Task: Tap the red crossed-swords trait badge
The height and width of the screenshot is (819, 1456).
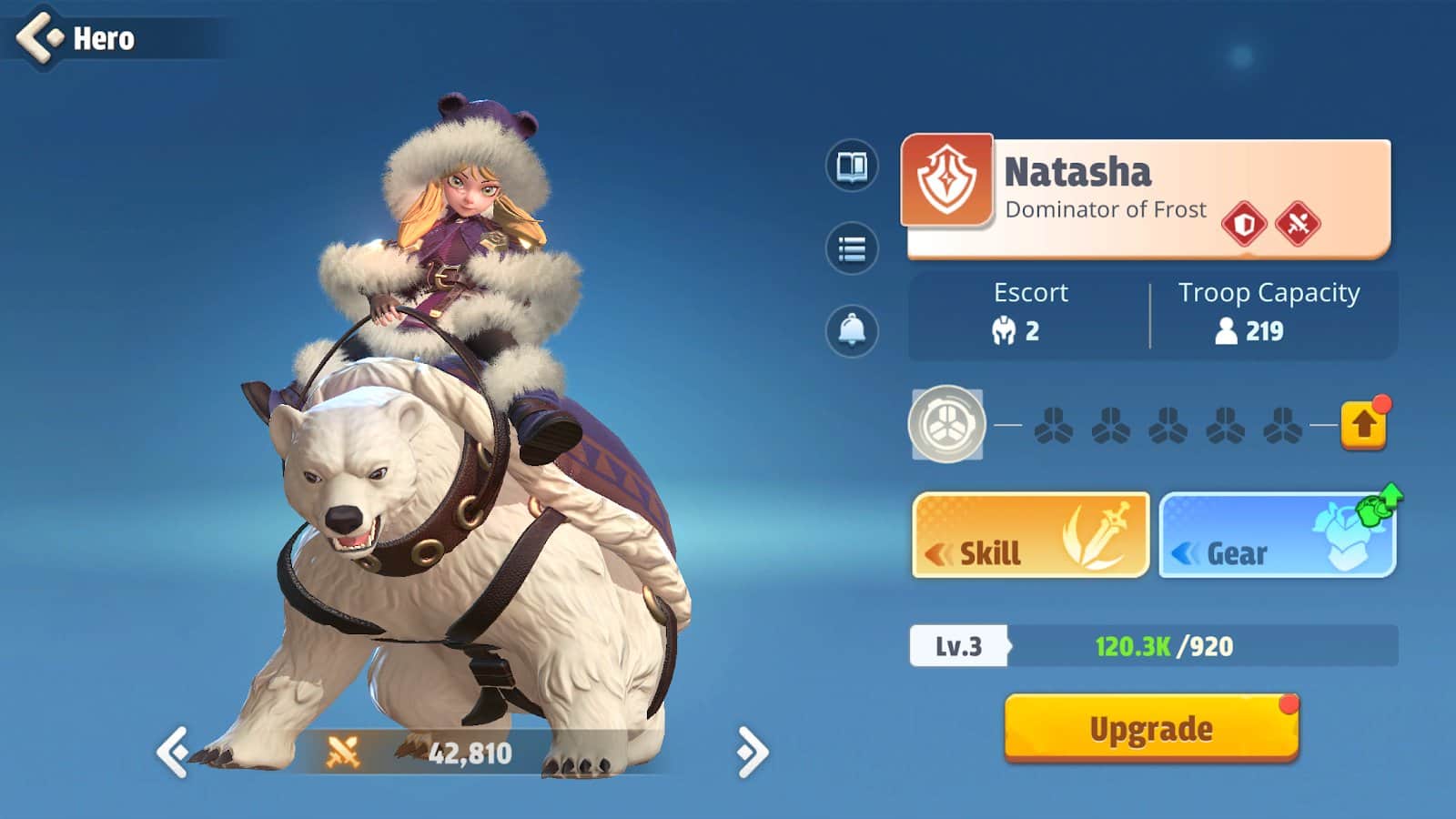Action: pyautogui.click(x=1298, y=223)
